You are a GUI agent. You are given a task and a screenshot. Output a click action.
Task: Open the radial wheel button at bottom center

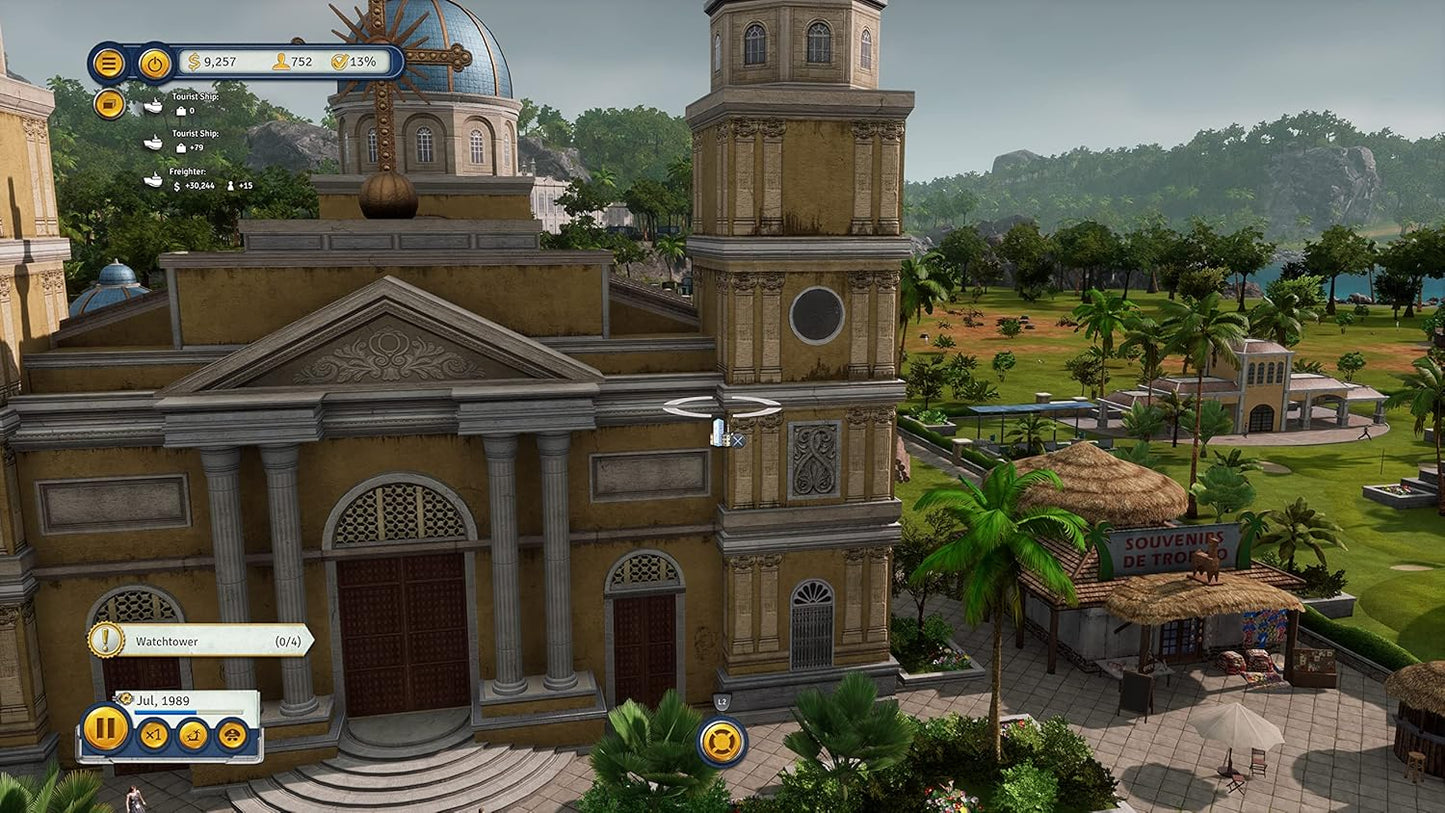tap(722, 742)
